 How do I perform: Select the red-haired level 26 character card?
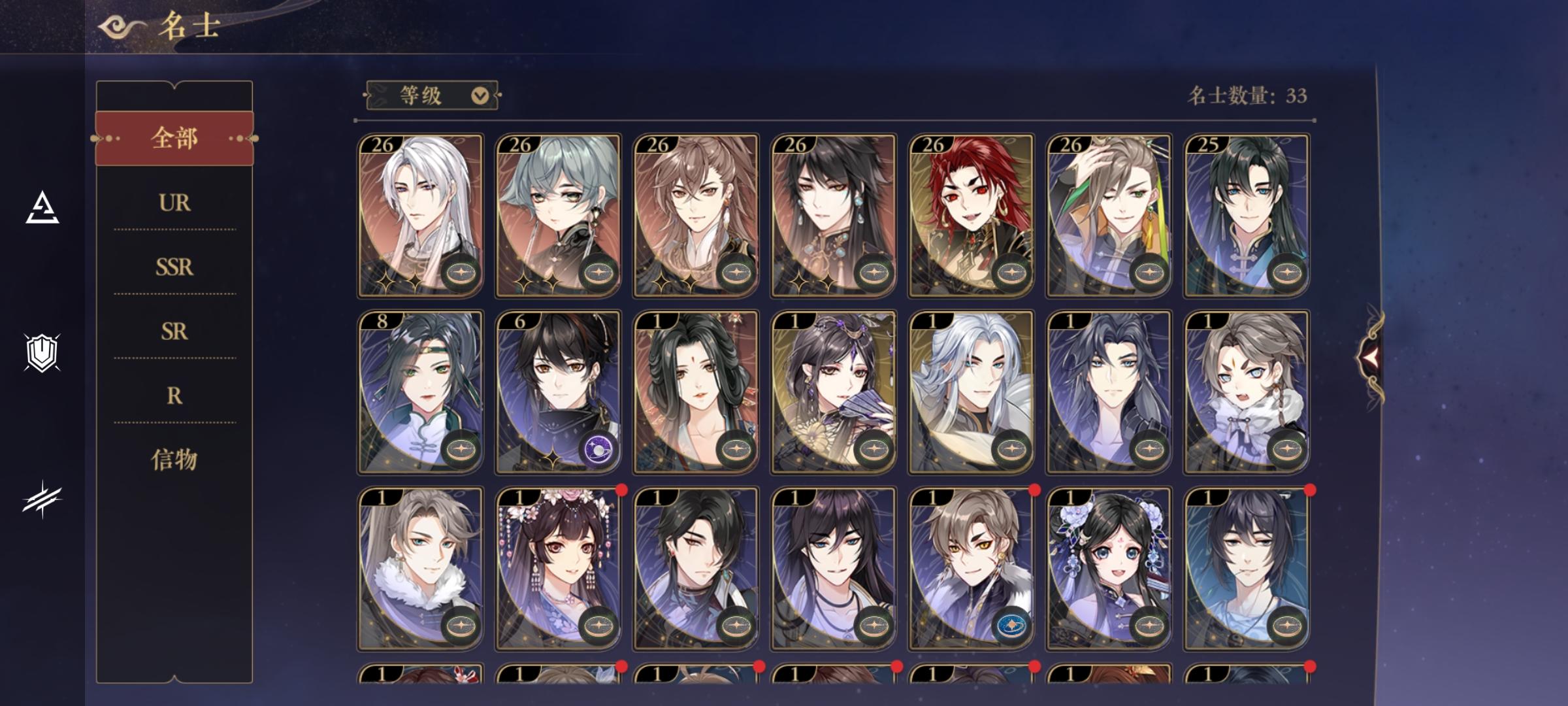coord(971,216)
